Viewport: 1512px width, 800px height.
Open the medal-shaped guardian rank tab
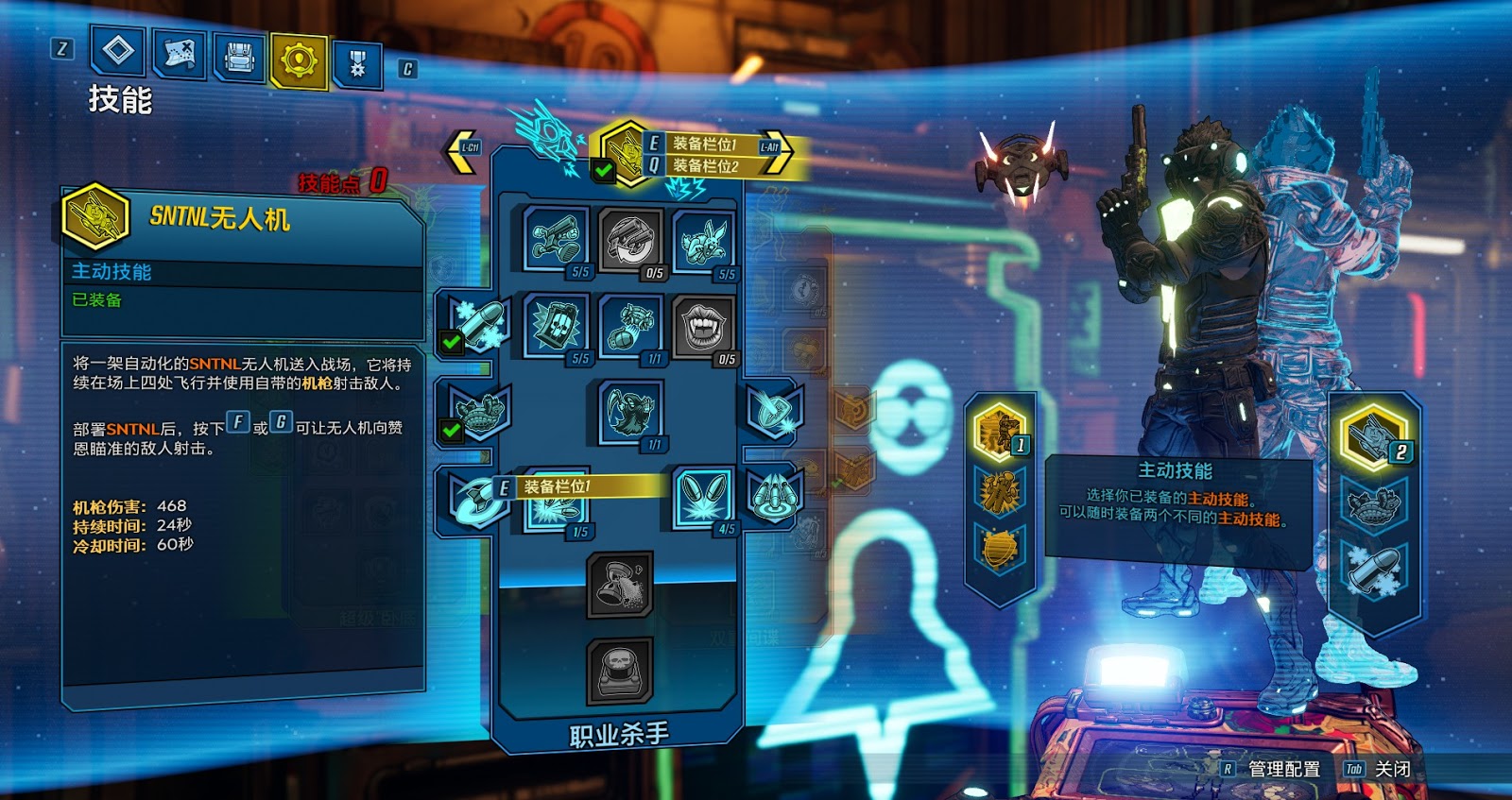[x=357, y=64]
